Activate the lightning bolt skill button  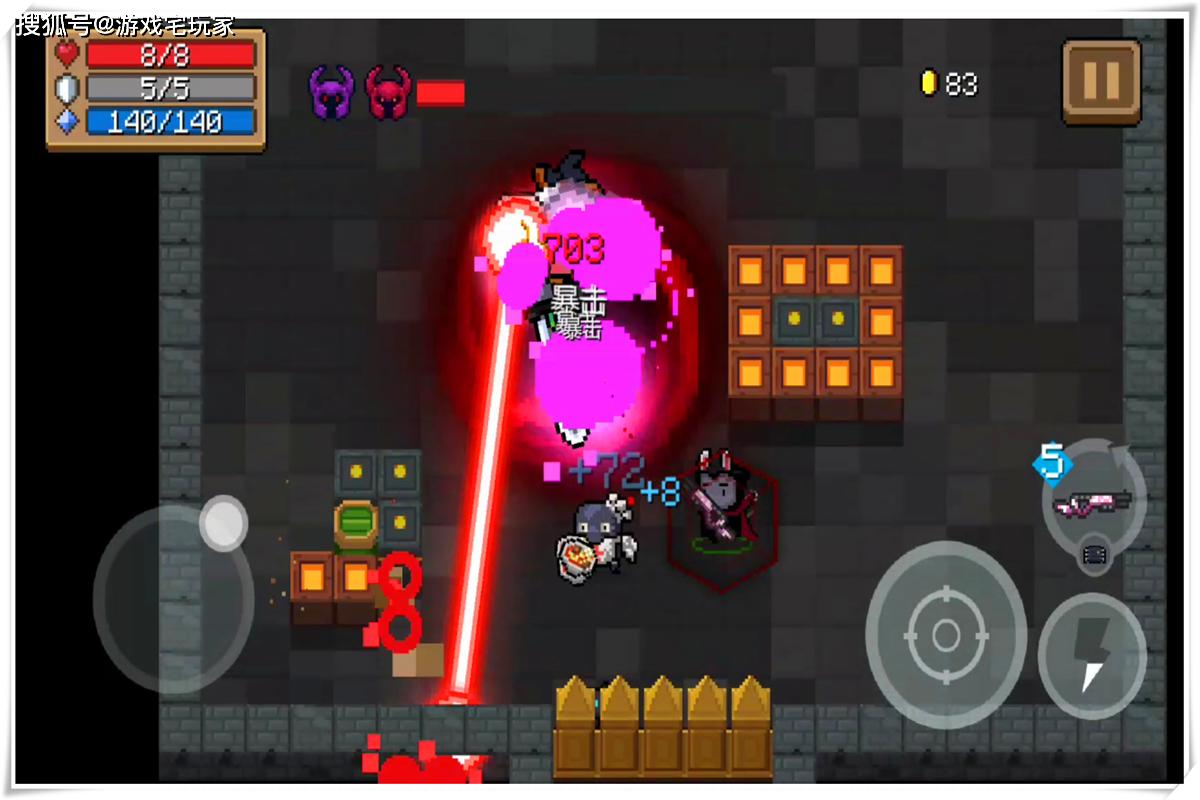(x=1093, y=655)
